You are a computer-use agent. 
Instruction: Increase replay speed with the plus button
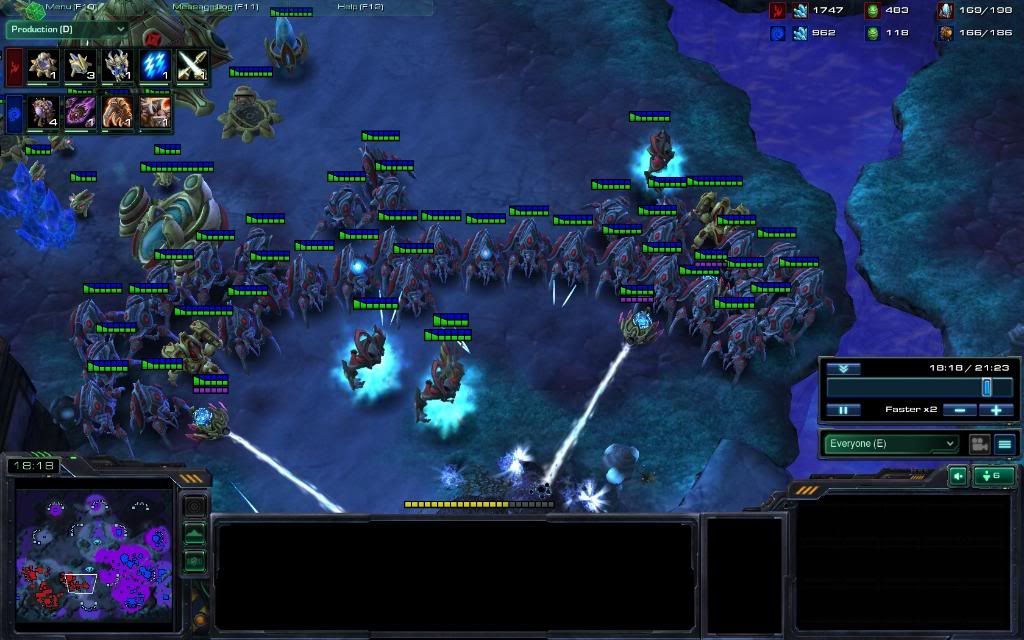coord(996,410)
